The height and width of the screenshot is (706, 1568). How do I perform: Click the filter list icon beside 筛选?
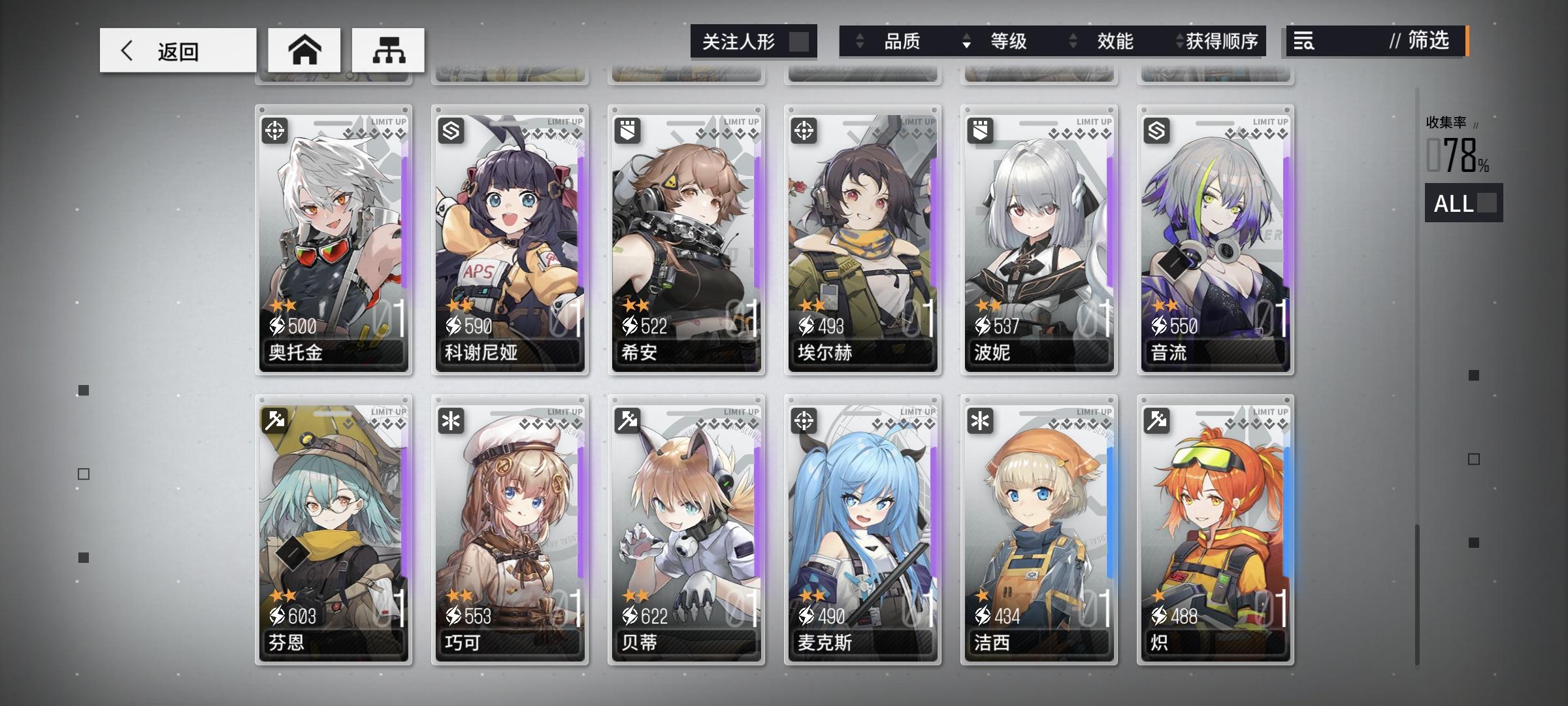click(1303, 41)
